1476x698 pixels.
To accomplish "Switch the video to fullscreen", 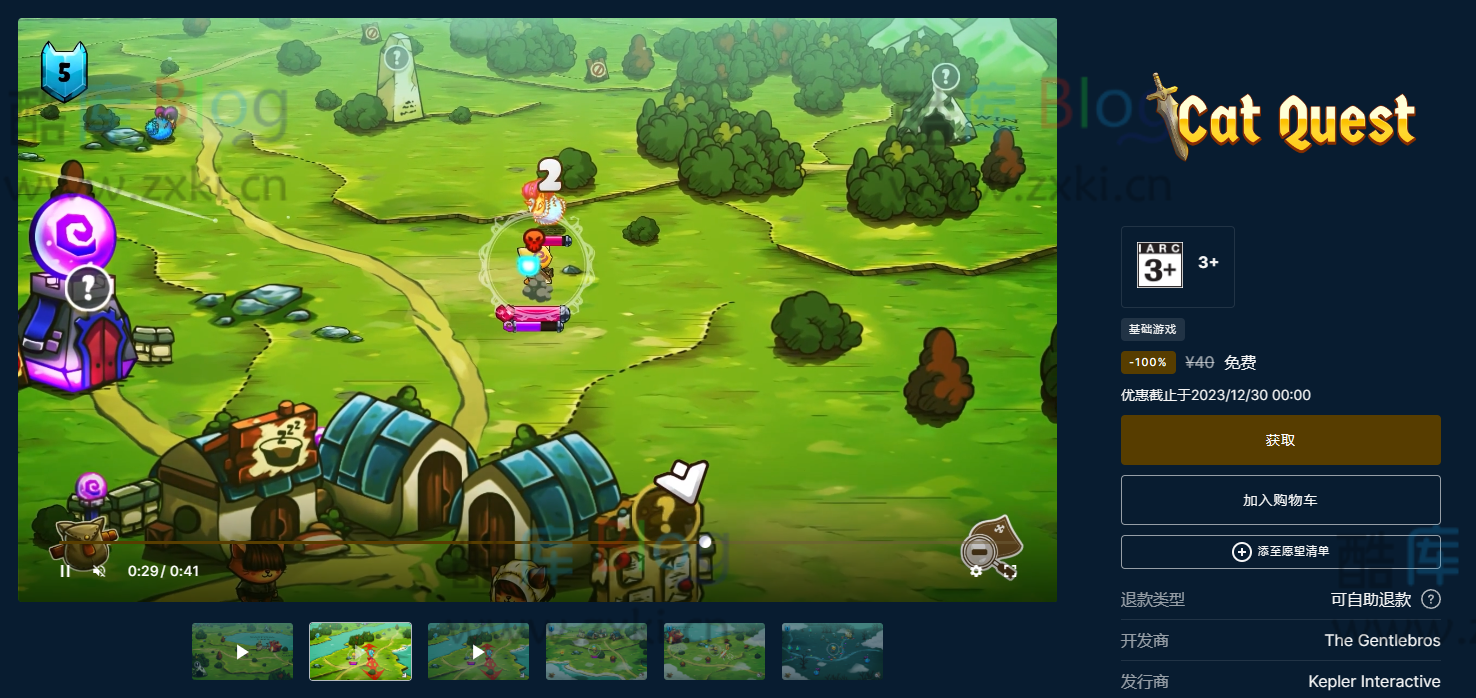I will pos(1010,571).
